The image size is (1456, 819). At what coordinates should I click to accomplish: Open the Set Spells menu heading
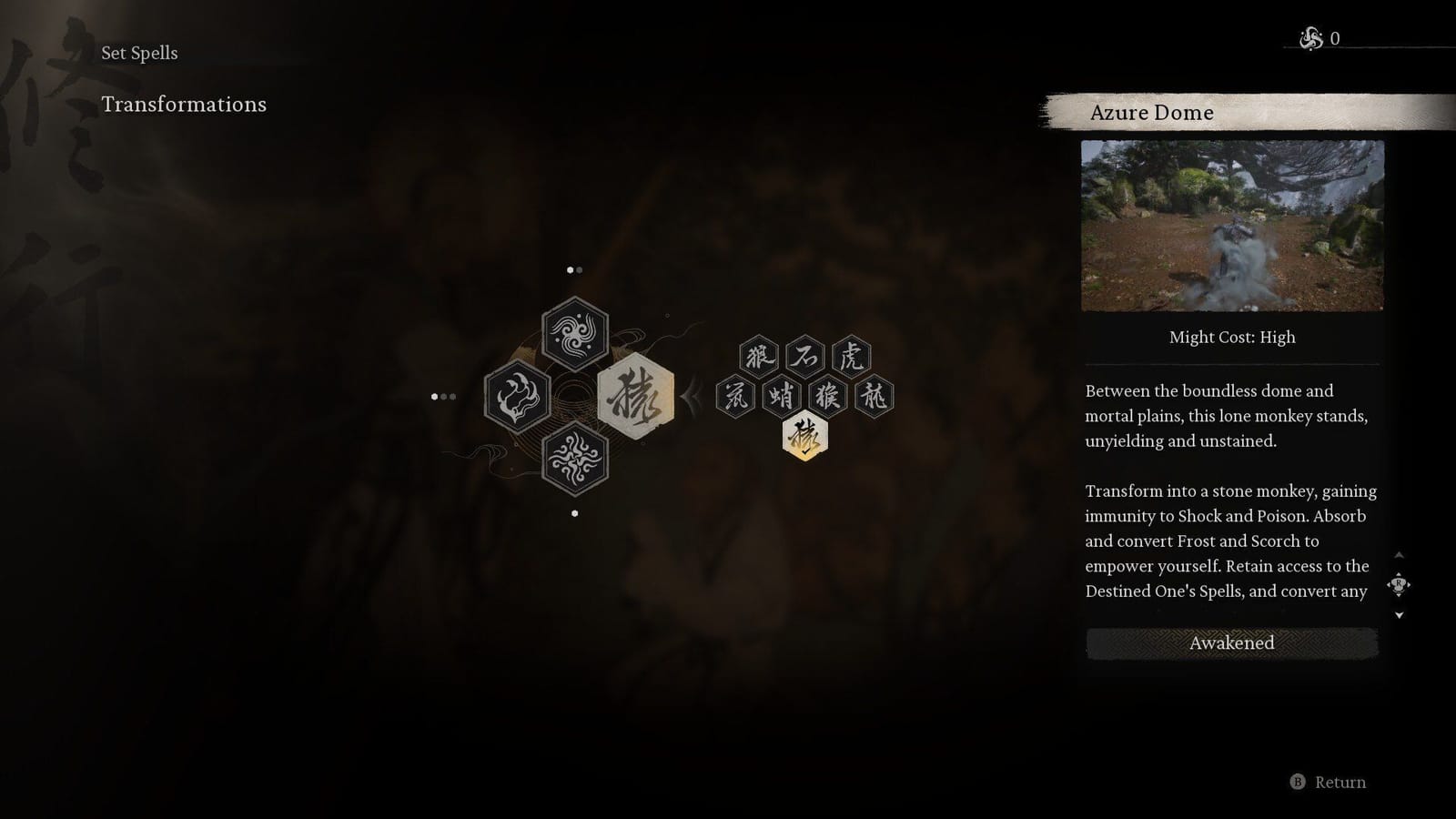coord(140,53)
